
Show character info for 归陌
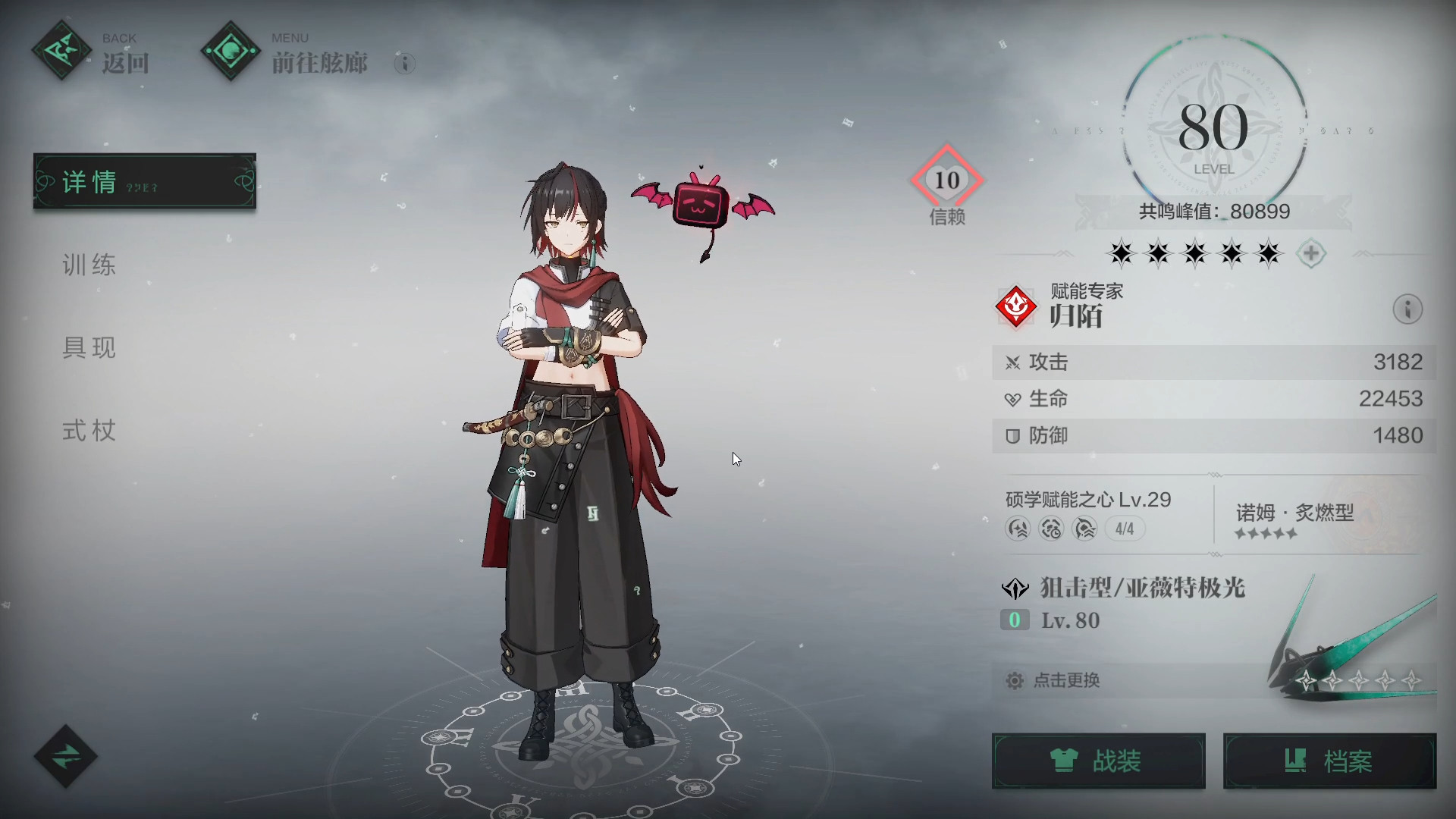1407,309
